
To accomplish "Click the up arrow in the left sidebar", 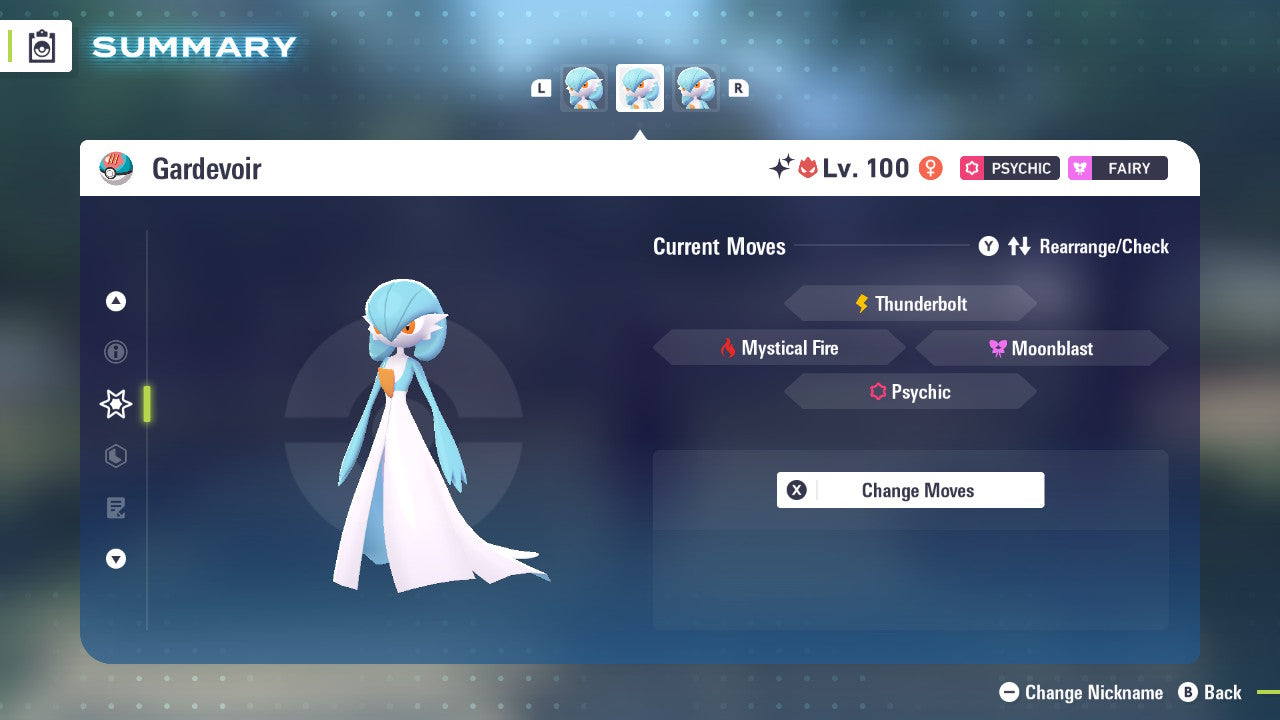I will click(x=115, y=301).
